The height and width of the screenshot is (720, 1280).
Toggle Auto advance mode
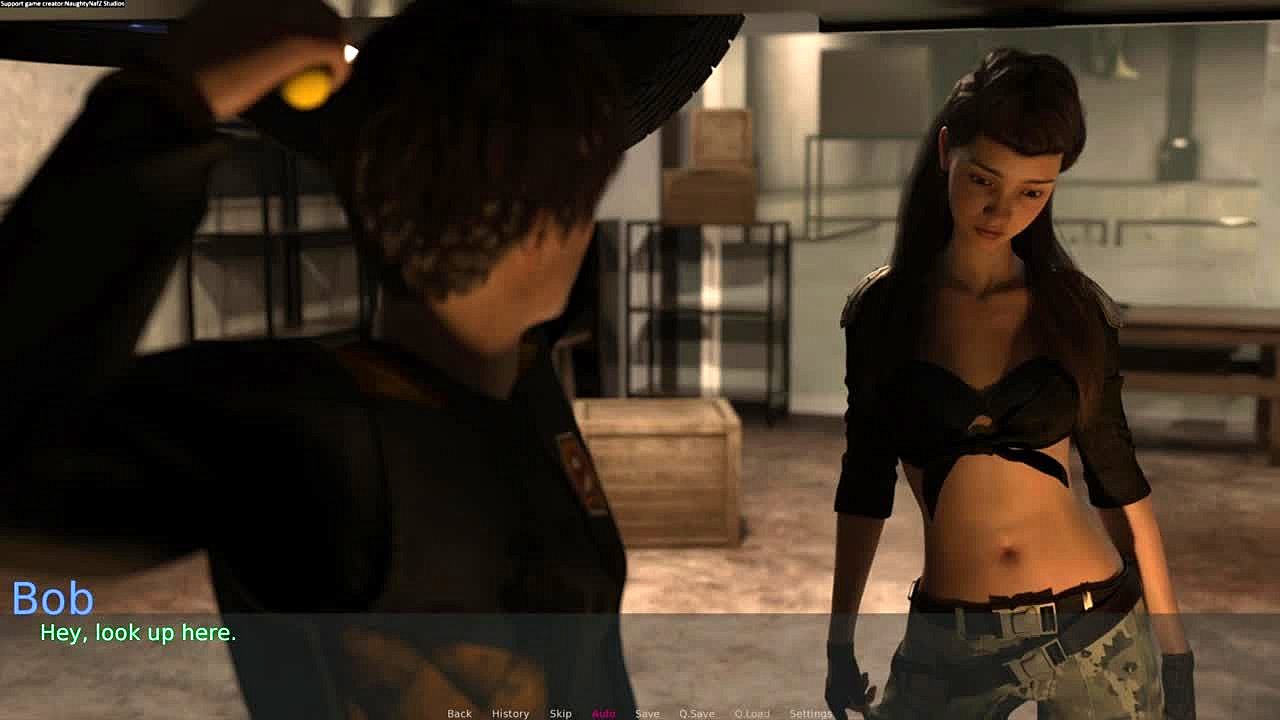pyautogui.click(x=603, y=713)
